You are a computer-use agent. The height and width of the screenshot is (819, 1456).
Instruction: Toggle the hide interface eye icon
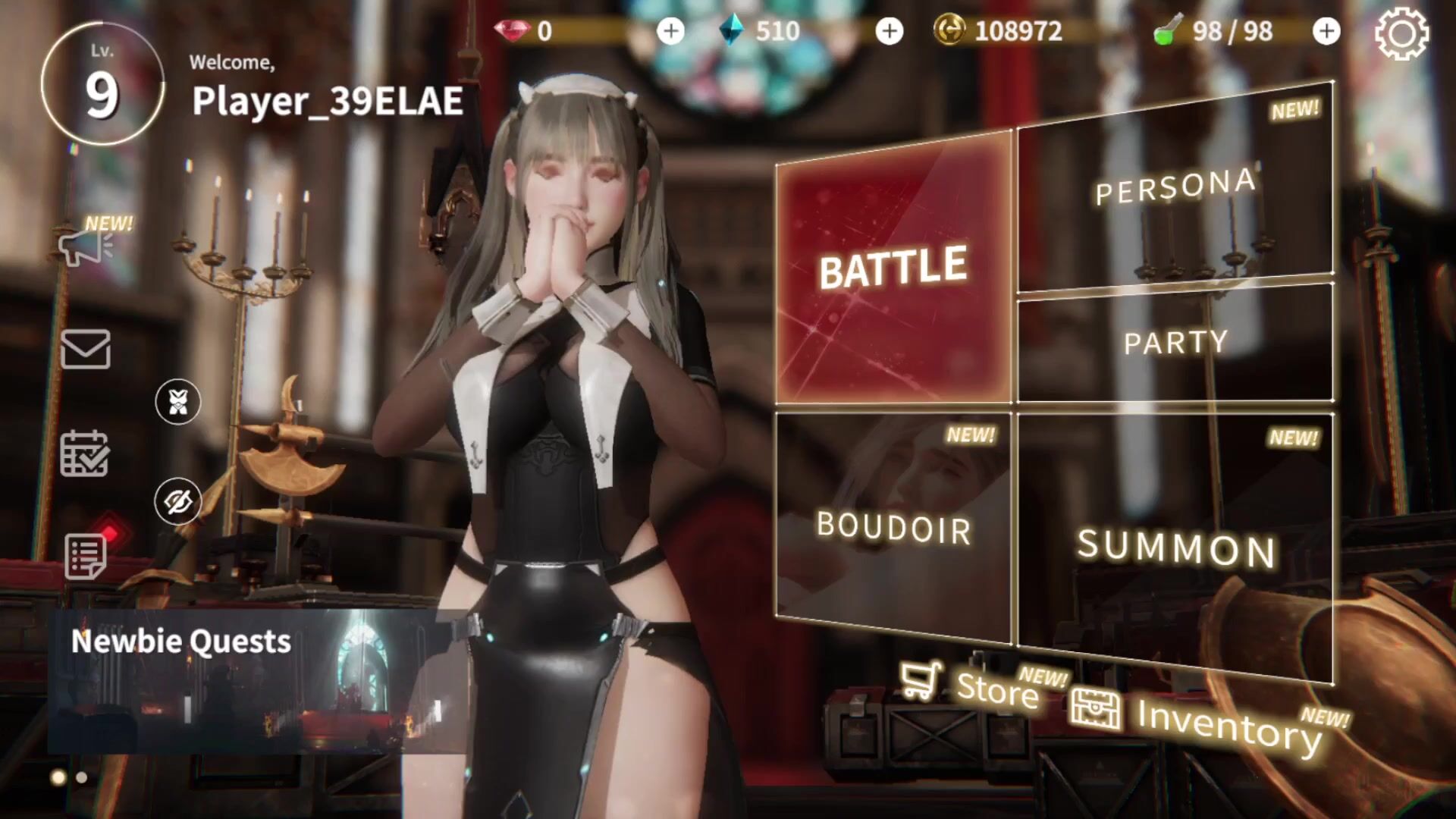click(178, 501)
